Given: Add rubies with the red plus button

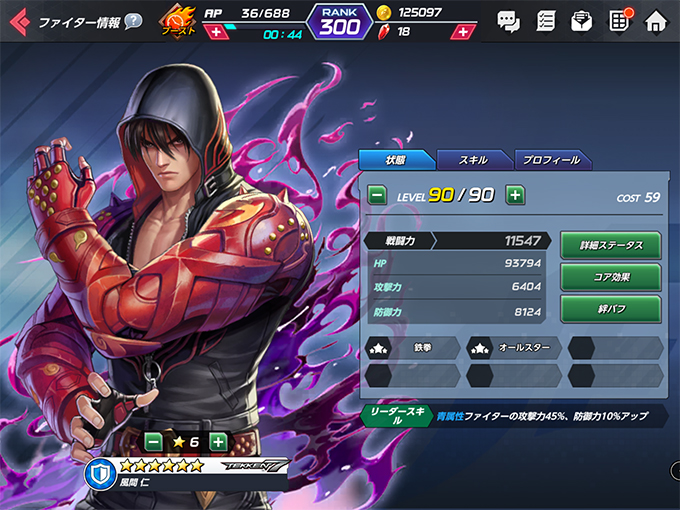Looking at the screenshot, I should point(460,32).
